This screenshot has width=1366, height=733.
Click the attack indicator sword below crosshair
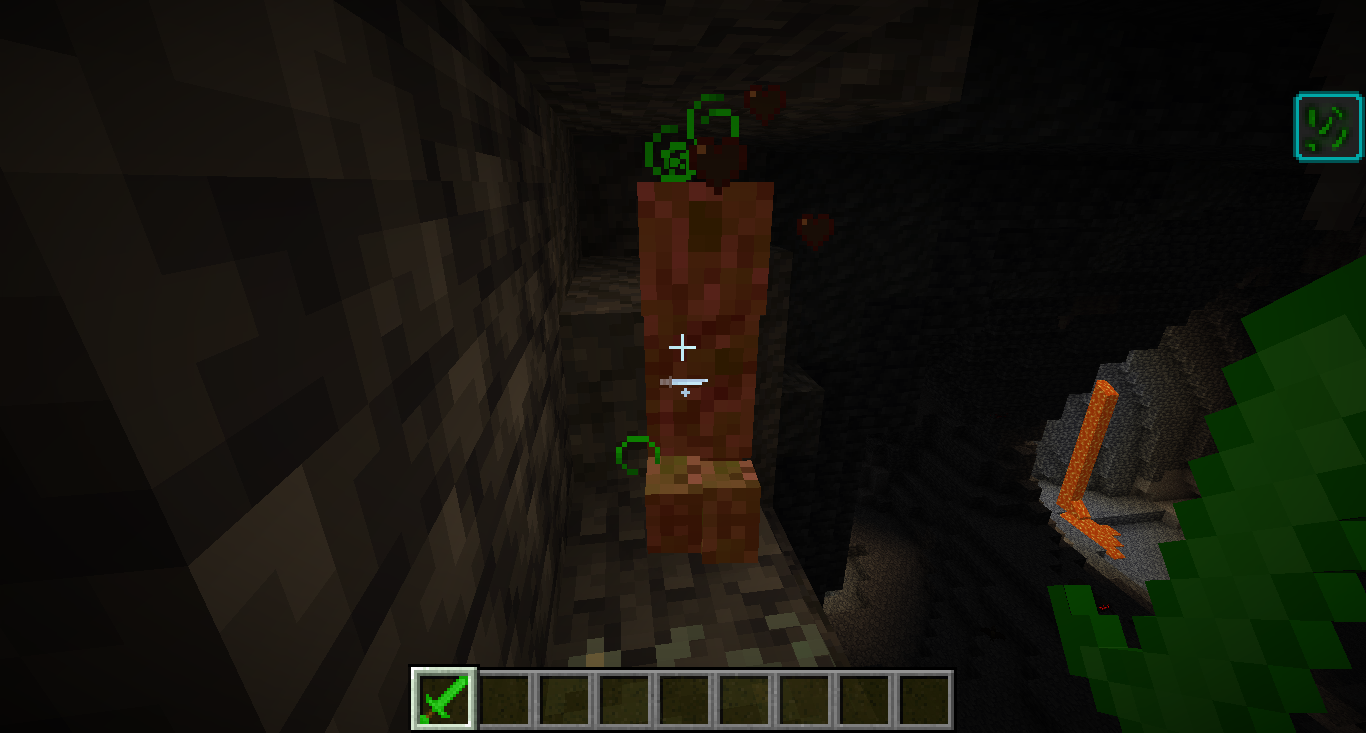pos(684,382)
